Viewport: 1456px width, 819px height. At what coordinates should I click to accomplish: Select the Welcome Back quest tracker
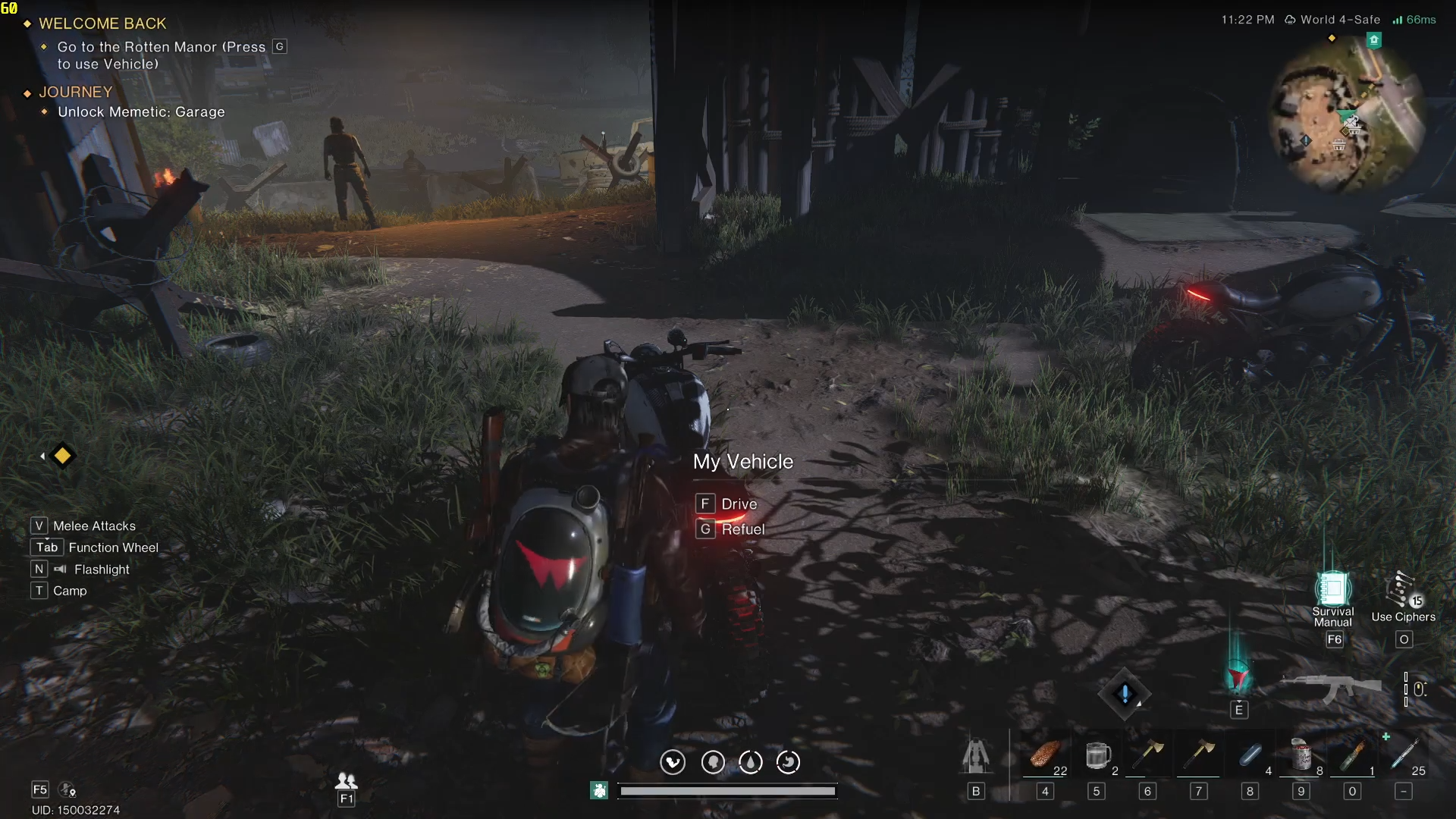pyautogui.click(x=102, y=24)
